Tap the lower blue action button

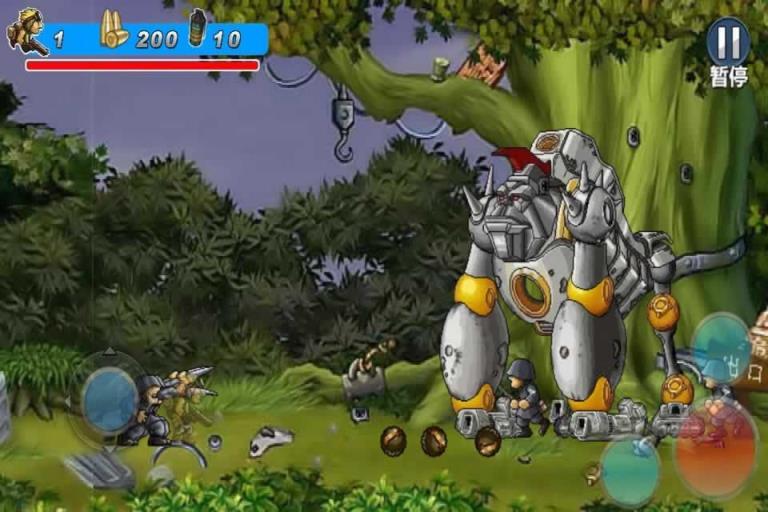630,470
